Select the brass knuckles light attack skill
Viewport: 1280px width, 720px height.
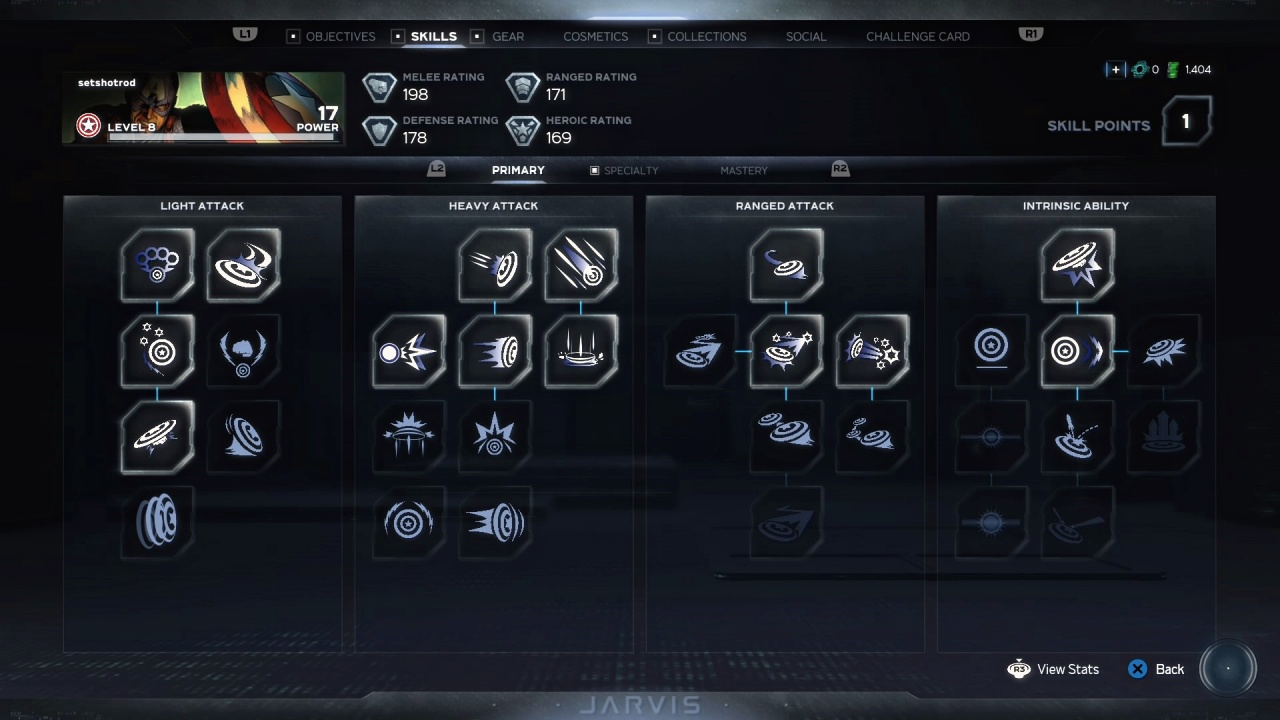[158, 264]
